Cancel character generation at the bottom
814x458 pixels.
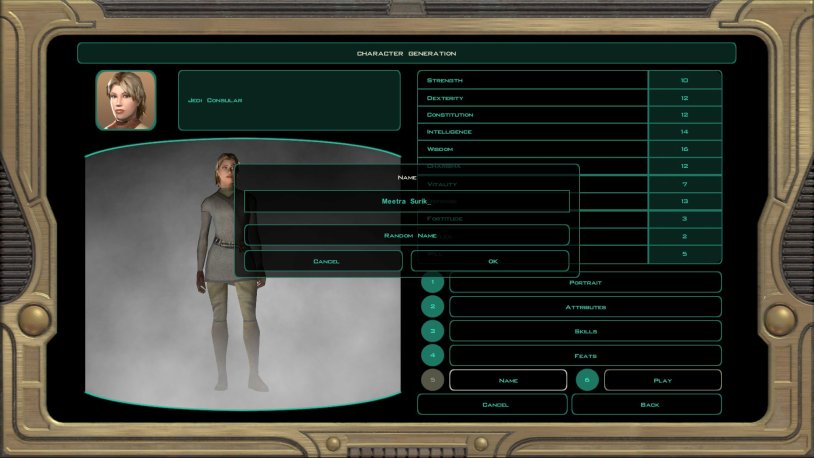492,404
